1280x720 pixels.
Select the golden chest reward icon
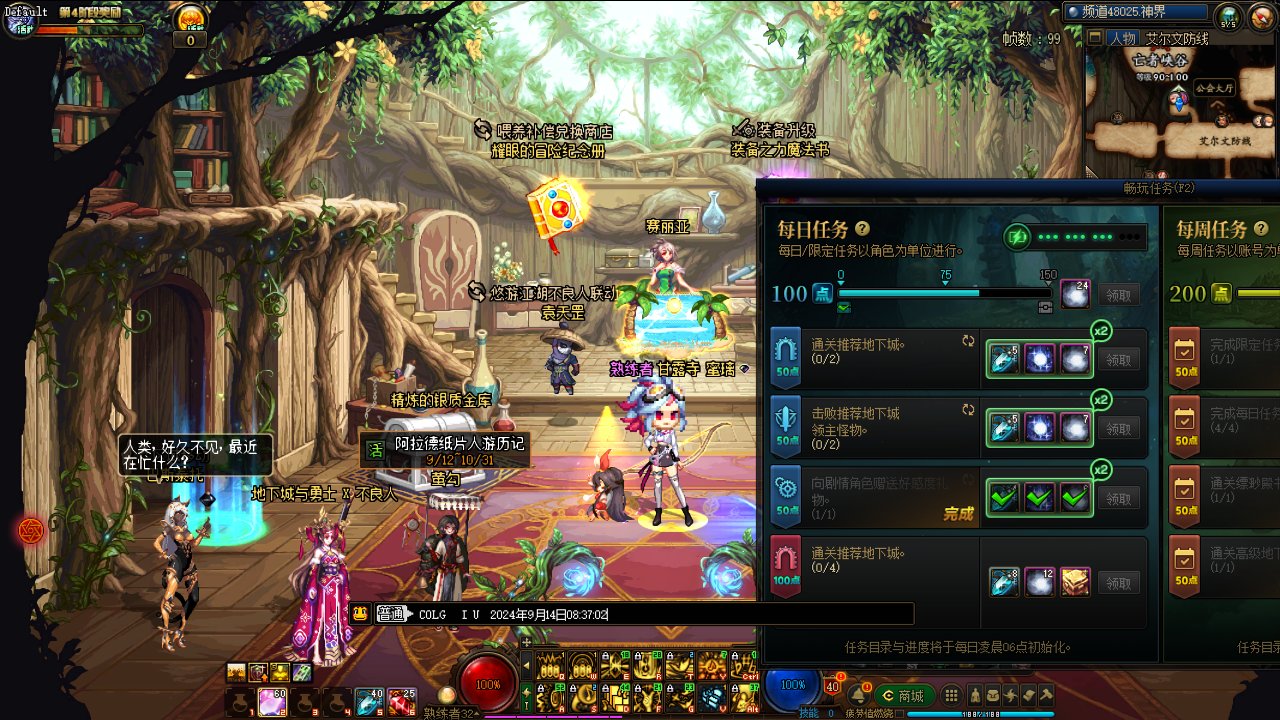[x=1074, y=582]
